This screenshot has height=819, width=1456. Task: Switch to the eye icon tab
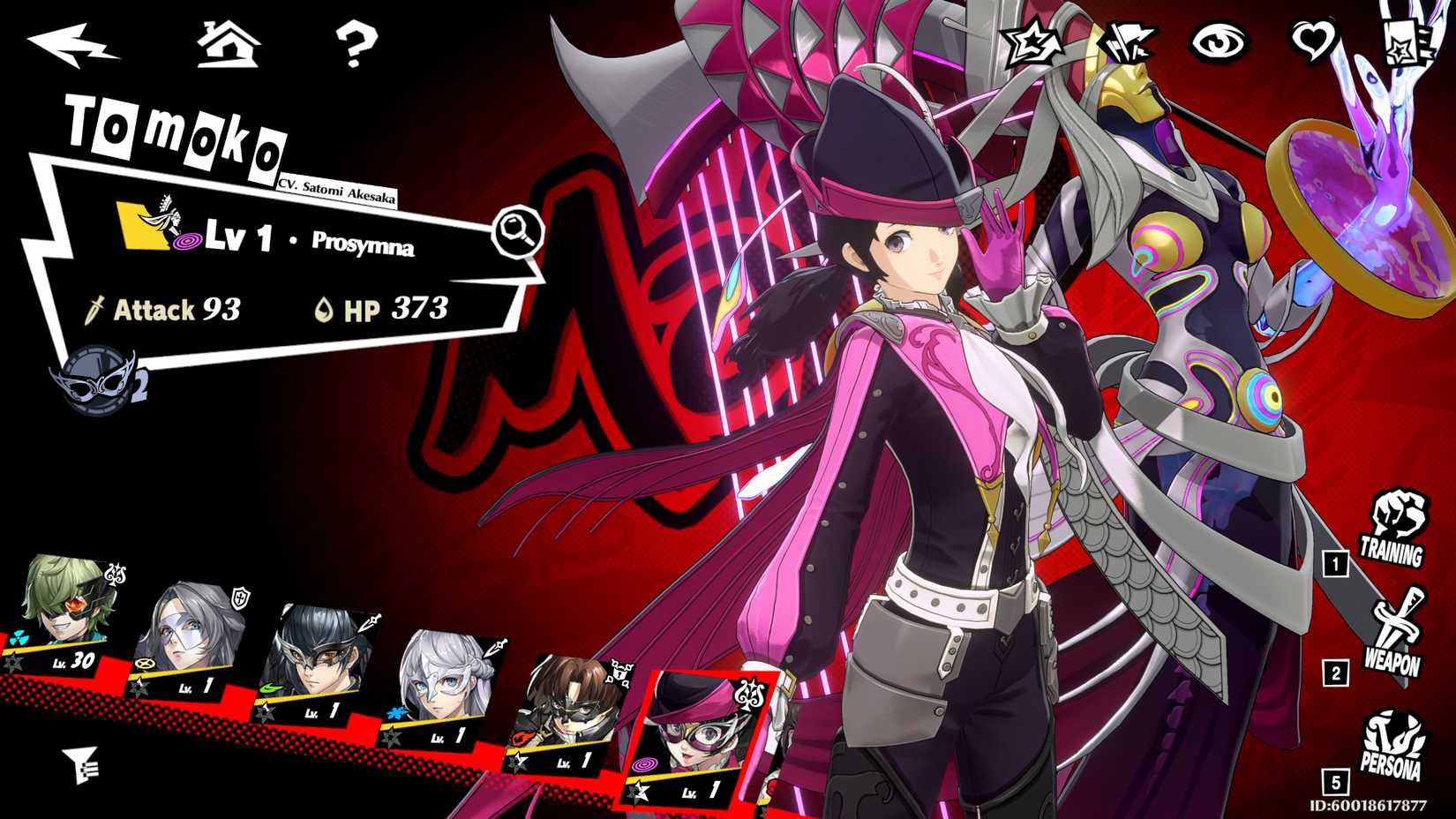click(1221, 41)
